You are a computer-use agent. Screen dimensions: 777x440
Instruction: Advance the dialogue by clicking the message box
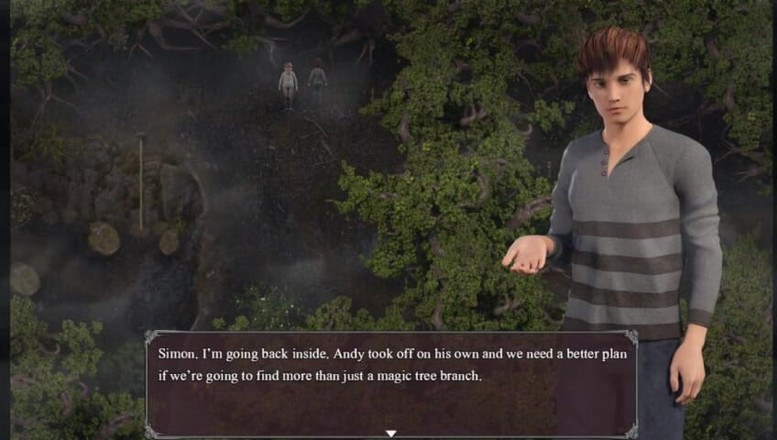[391, 385]
